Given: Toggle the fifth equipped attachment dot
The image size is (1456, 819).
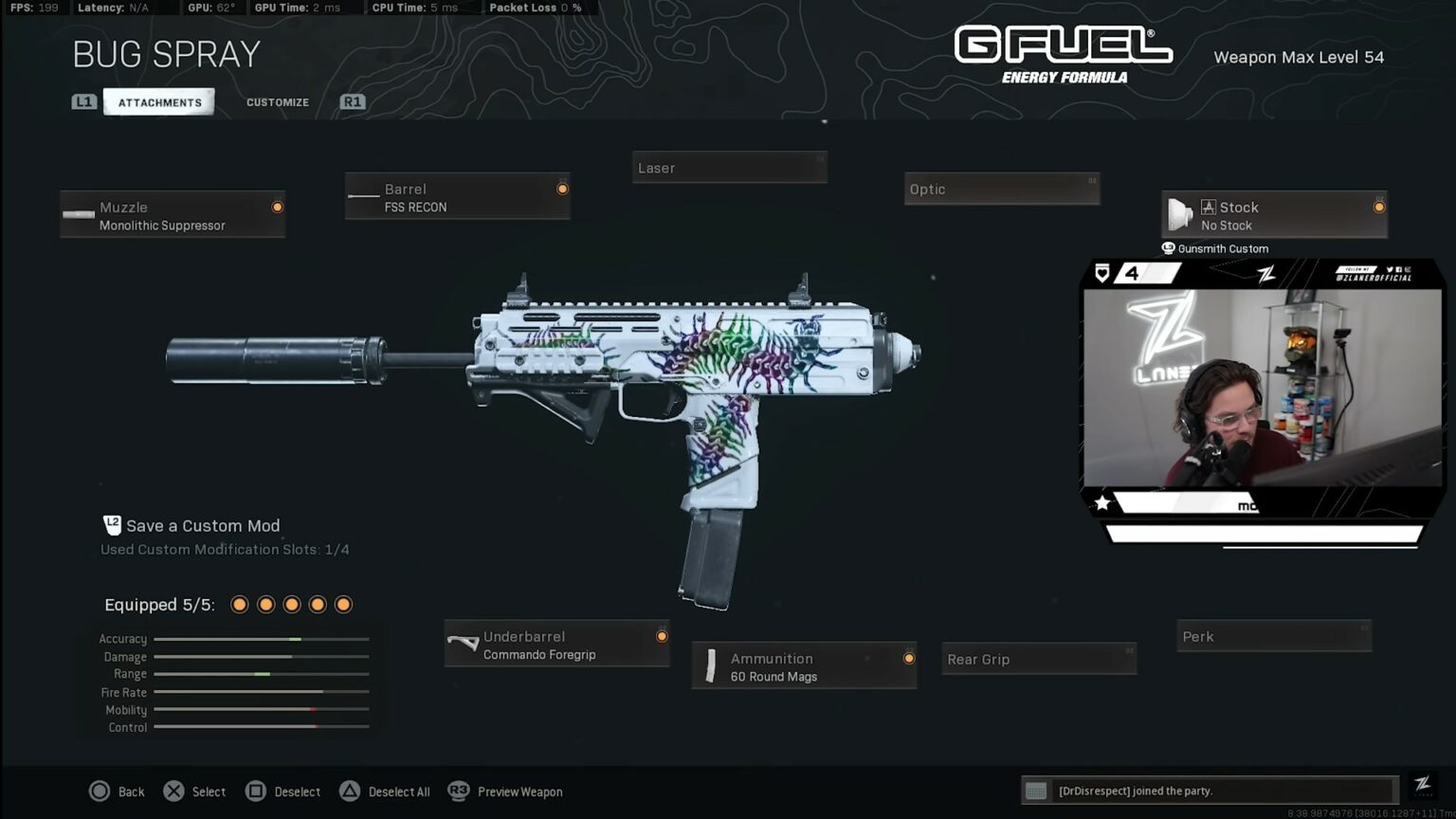Looking at the screenshot, I should point(343,604).
